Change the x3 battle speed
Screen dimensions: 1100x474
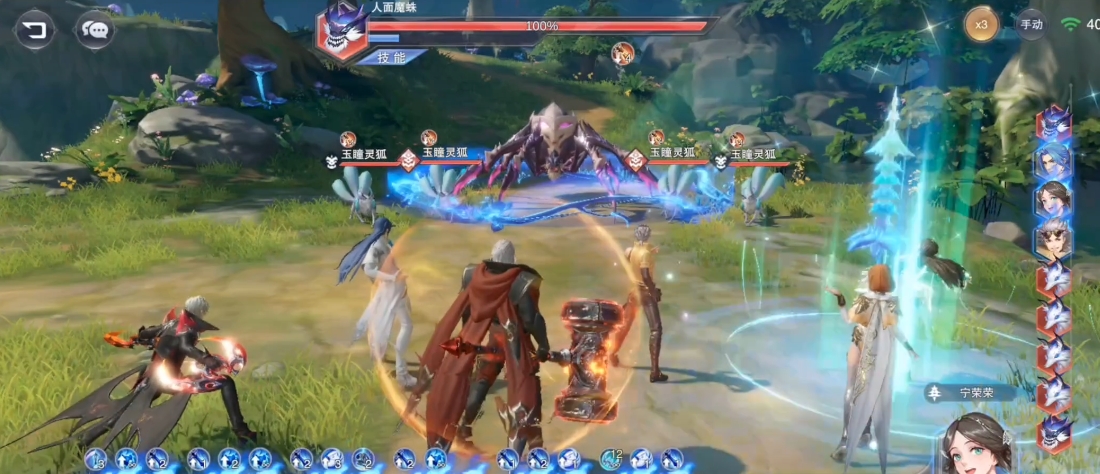[x=982, y=23]
